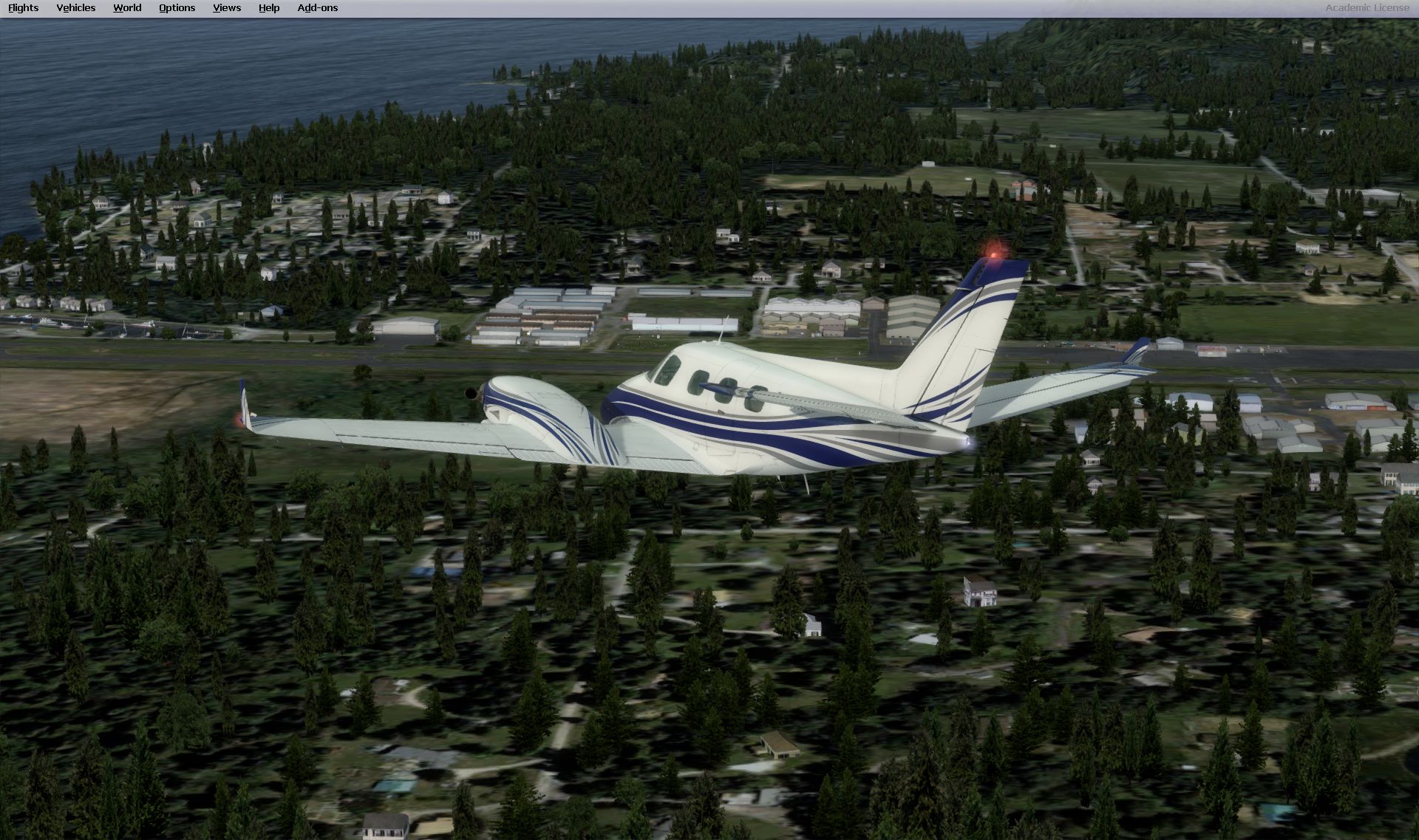Open the Vehicles menu

click(75, 8)
